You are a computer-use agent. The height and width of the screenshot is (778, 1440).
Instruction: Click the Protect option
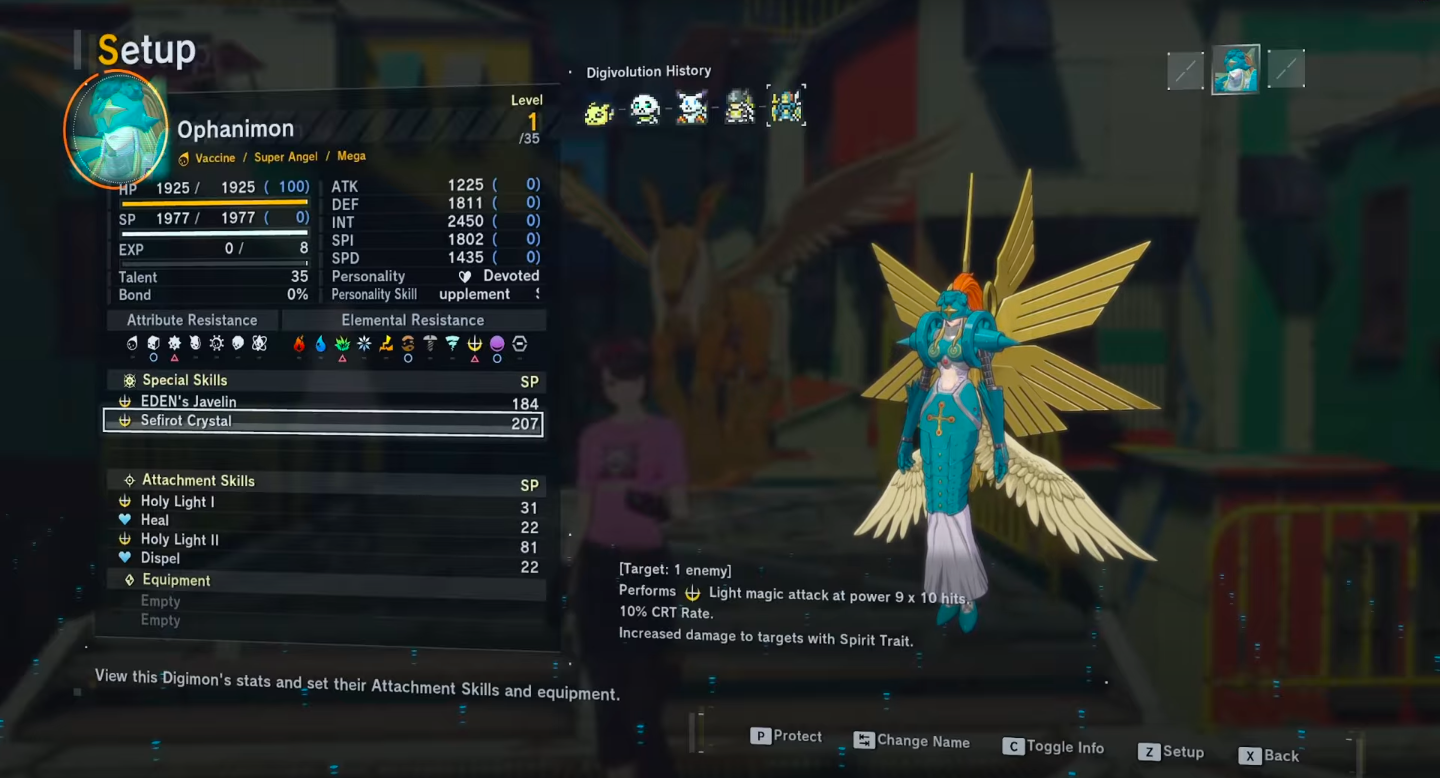pos(787,737)
